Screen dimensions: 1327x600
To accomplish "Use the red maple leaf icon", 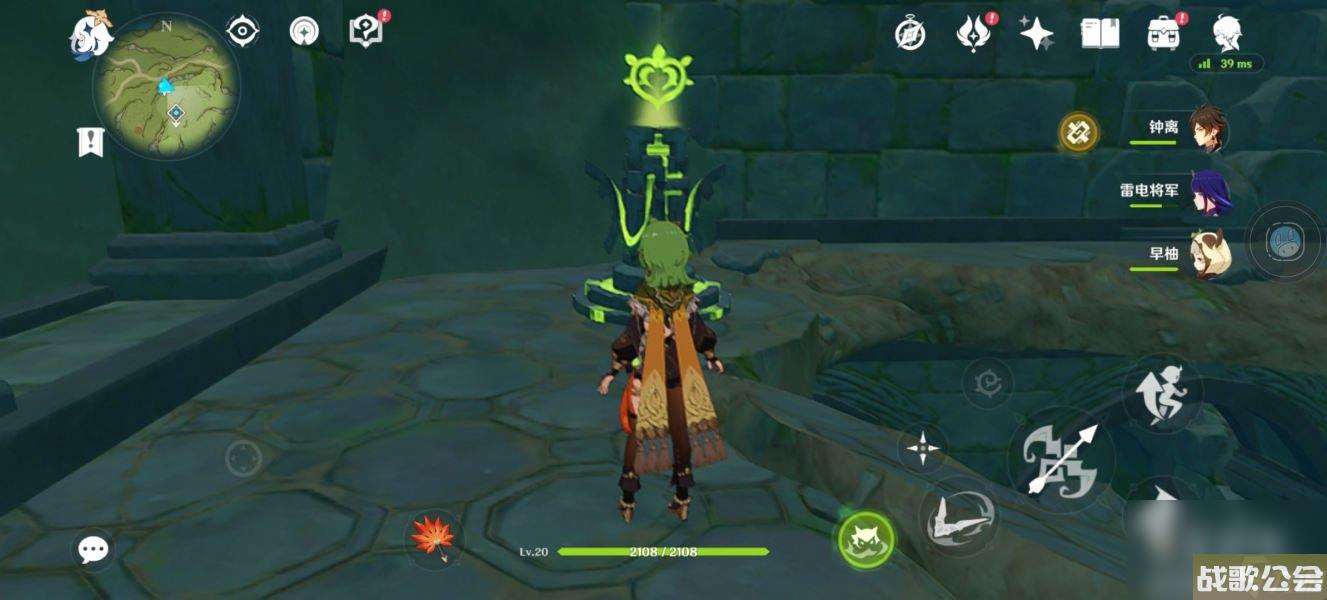I will click(x=433, y=536).
